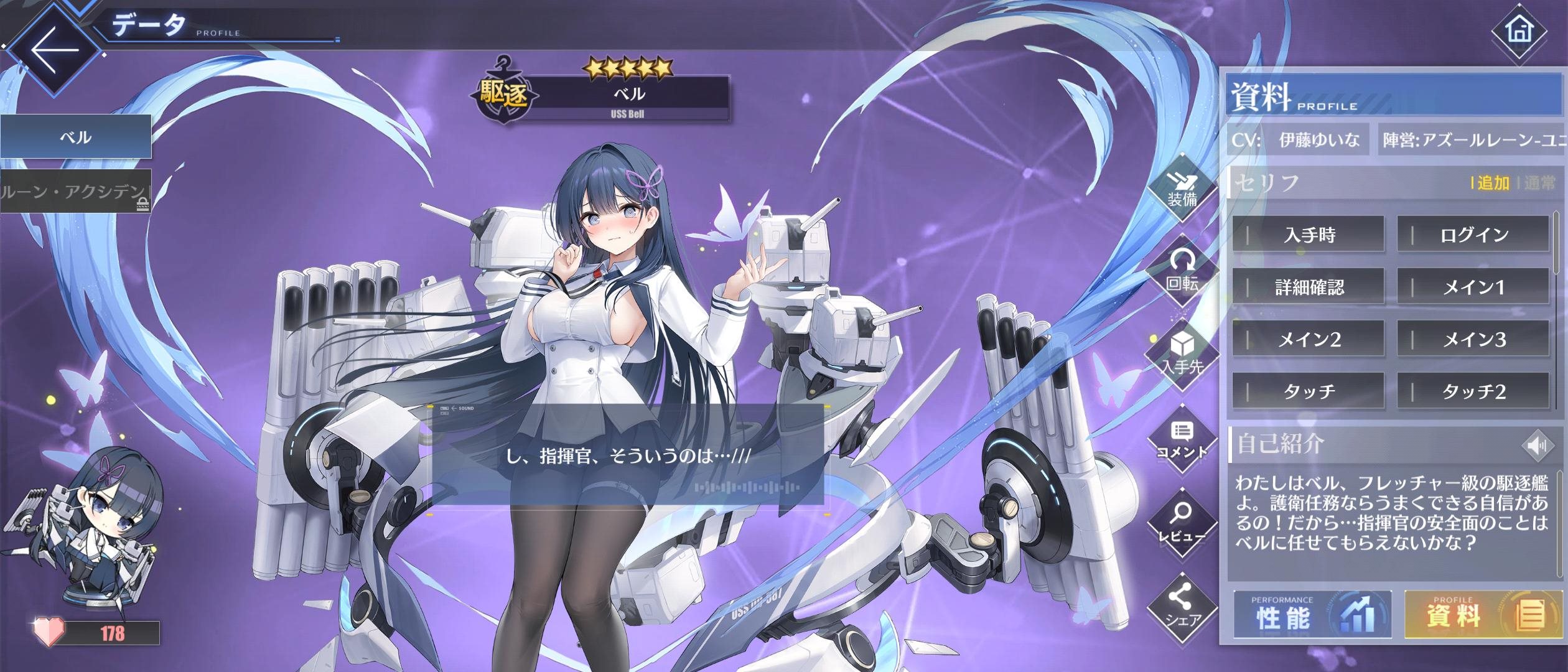Play the 自己紹介 audio with speaker icon
This screenshot has height=672, width=1568.
[1536, 446]
